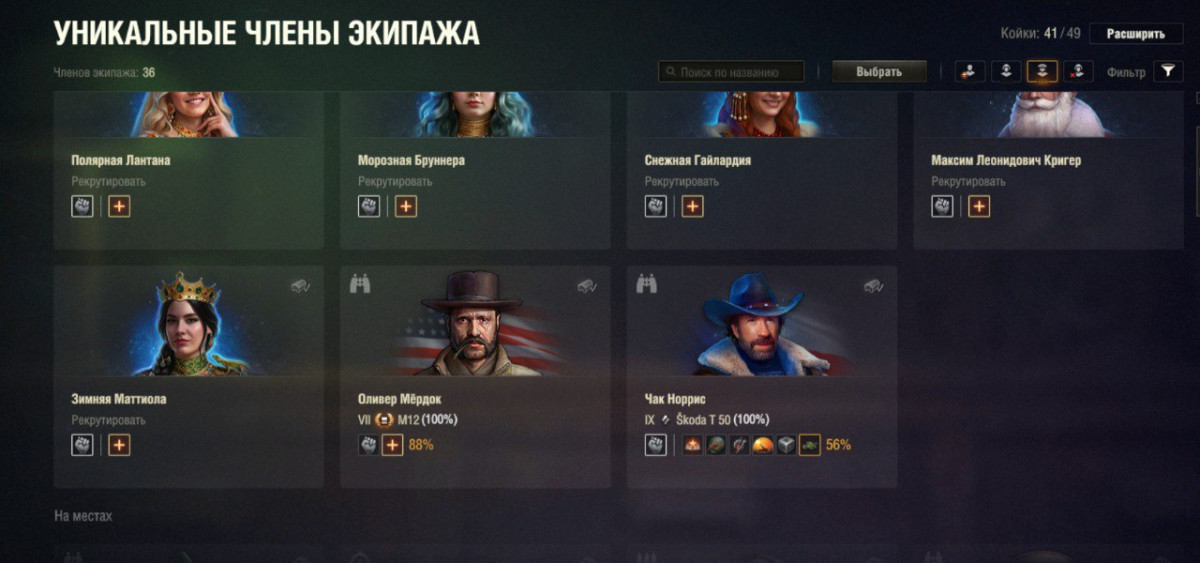Select Оливер Мёрдок crew card portrait
The image size is (1200, 563).
(x=474, y=322)
